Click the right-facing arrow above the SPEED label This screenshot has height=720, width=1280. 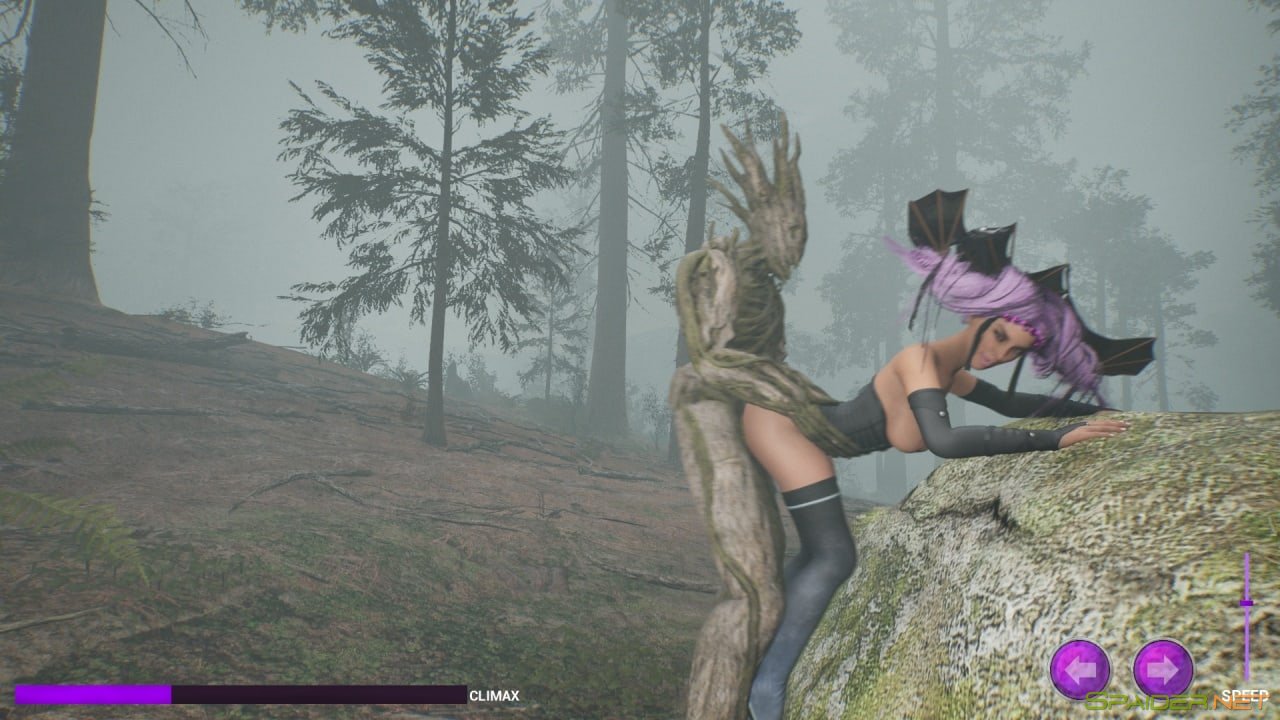pos(1163,668)
